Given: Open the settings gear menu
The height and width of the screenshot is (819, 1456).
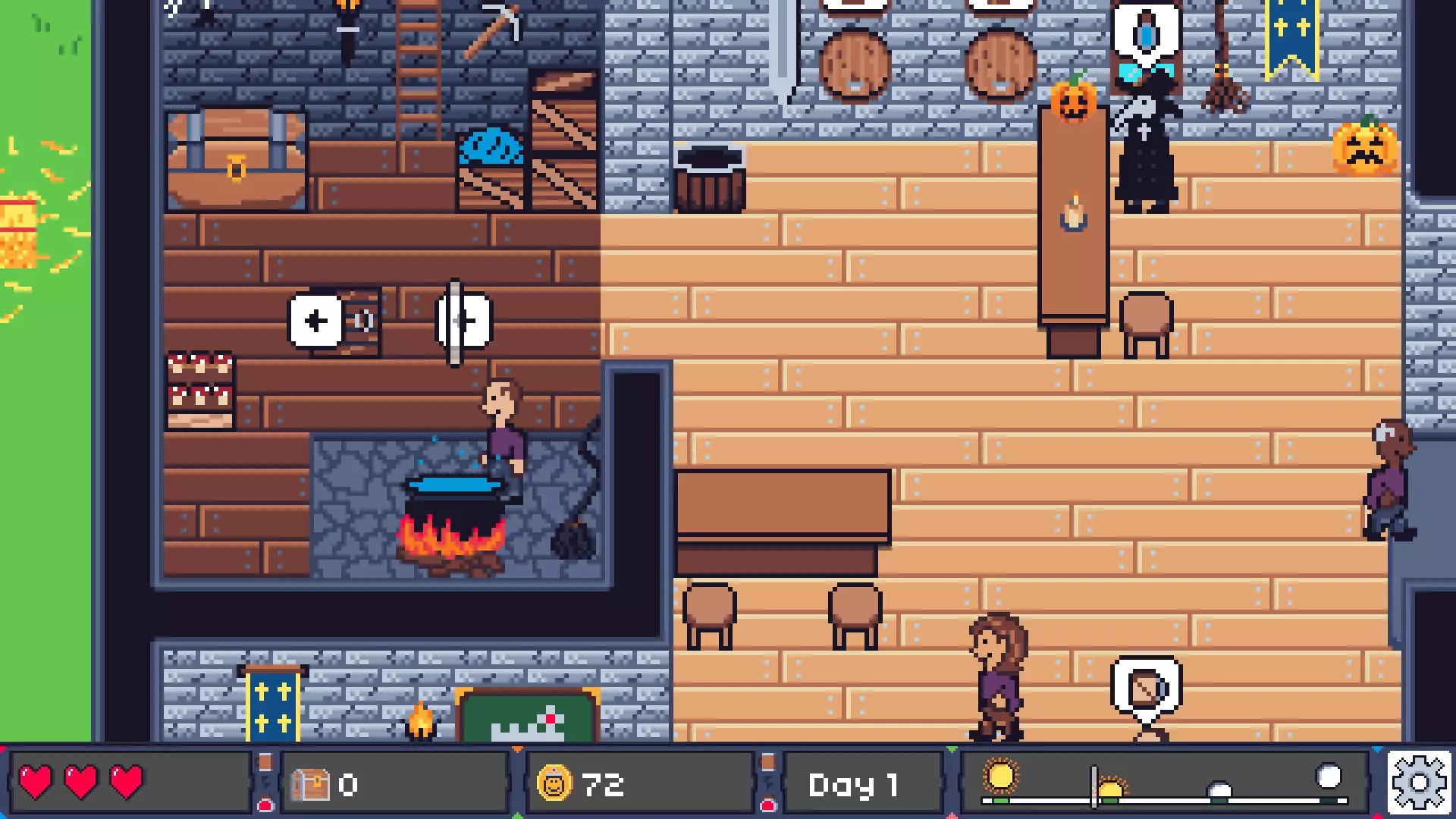Looking at the screenshot, I should point(1419,783).
